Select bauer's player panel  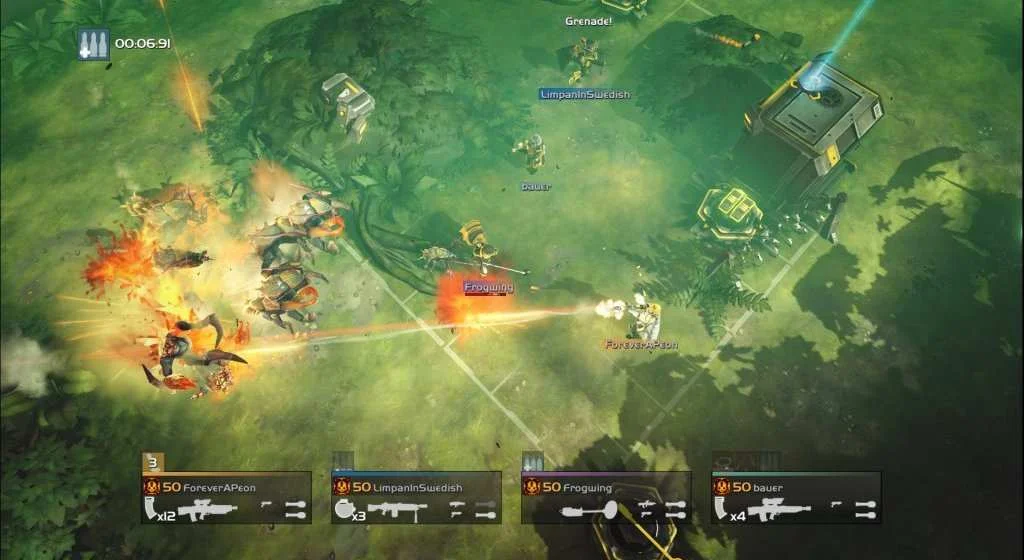[796, 497]
